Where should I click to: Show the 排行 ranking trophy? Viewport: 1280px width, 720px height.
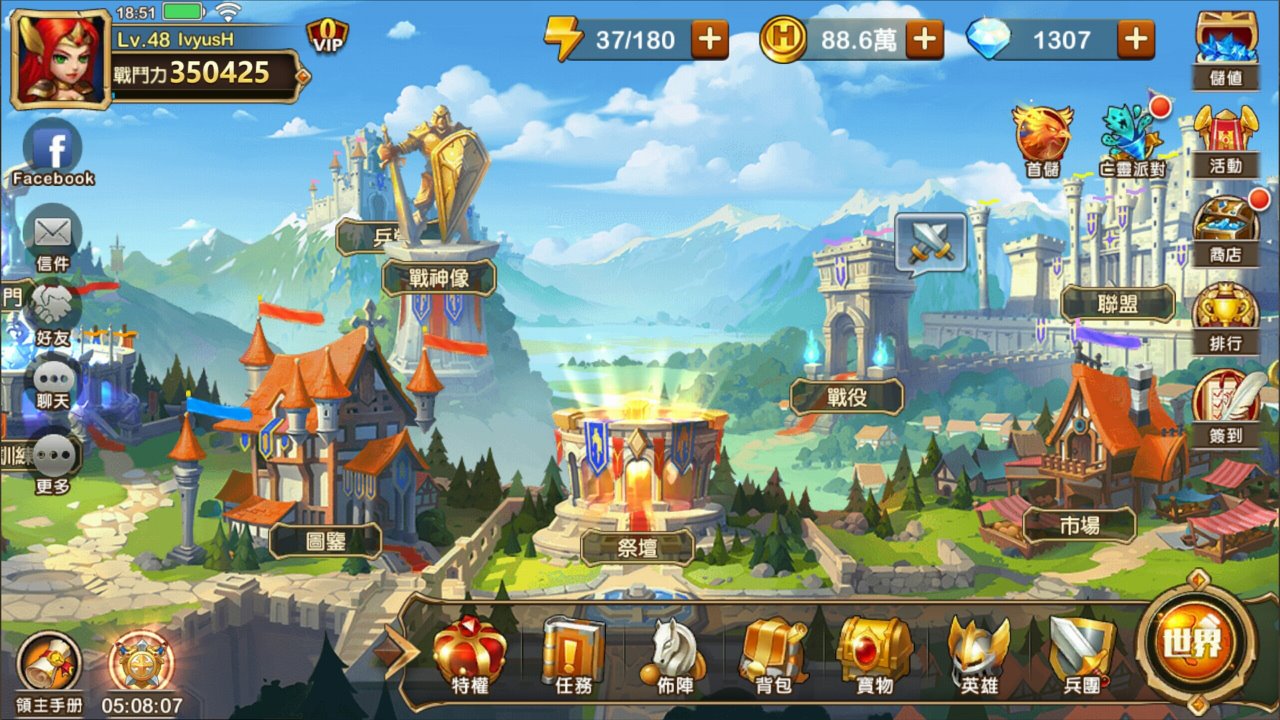(x=1226, y=314)
